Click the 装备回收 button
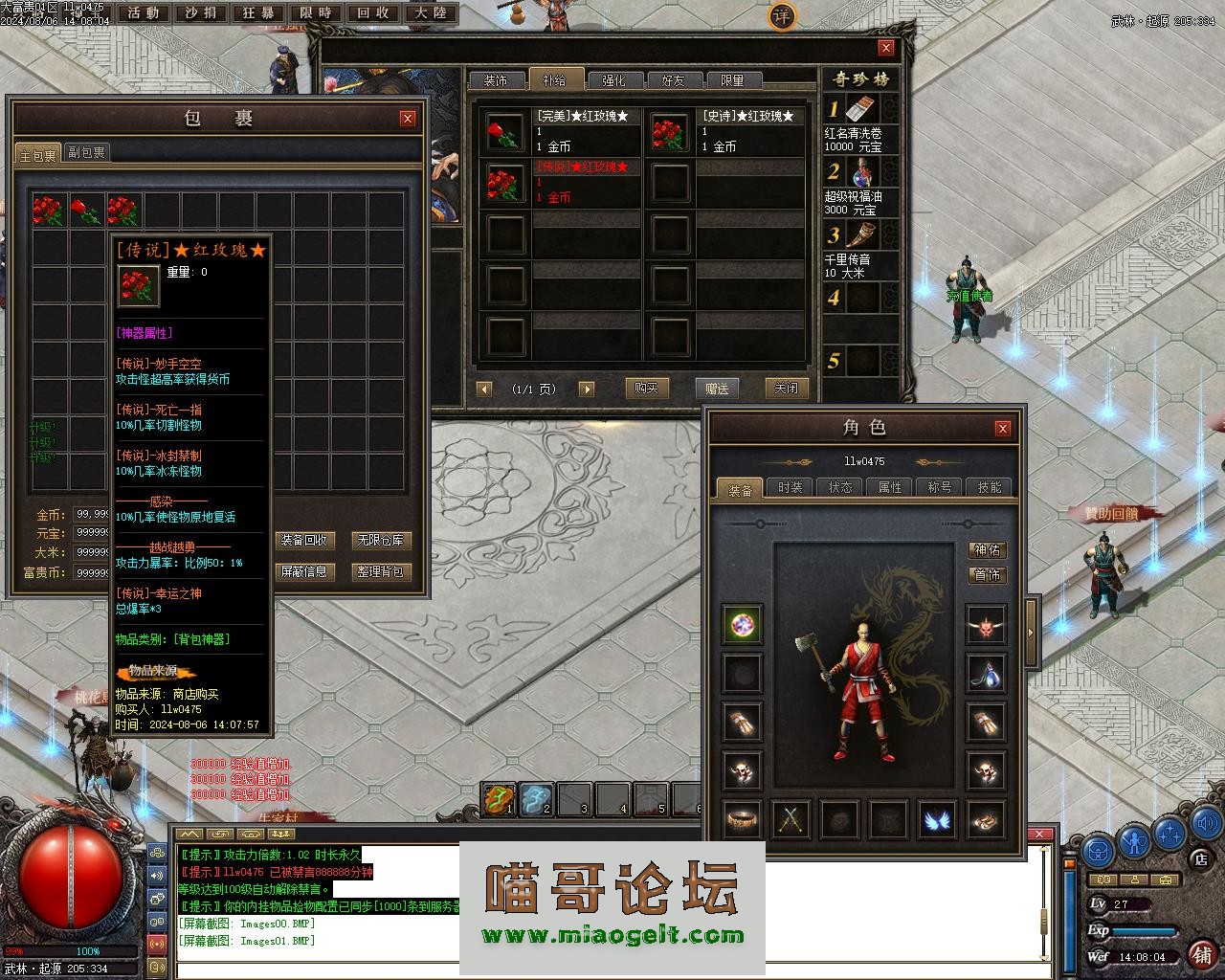 (x=304, y=540)
